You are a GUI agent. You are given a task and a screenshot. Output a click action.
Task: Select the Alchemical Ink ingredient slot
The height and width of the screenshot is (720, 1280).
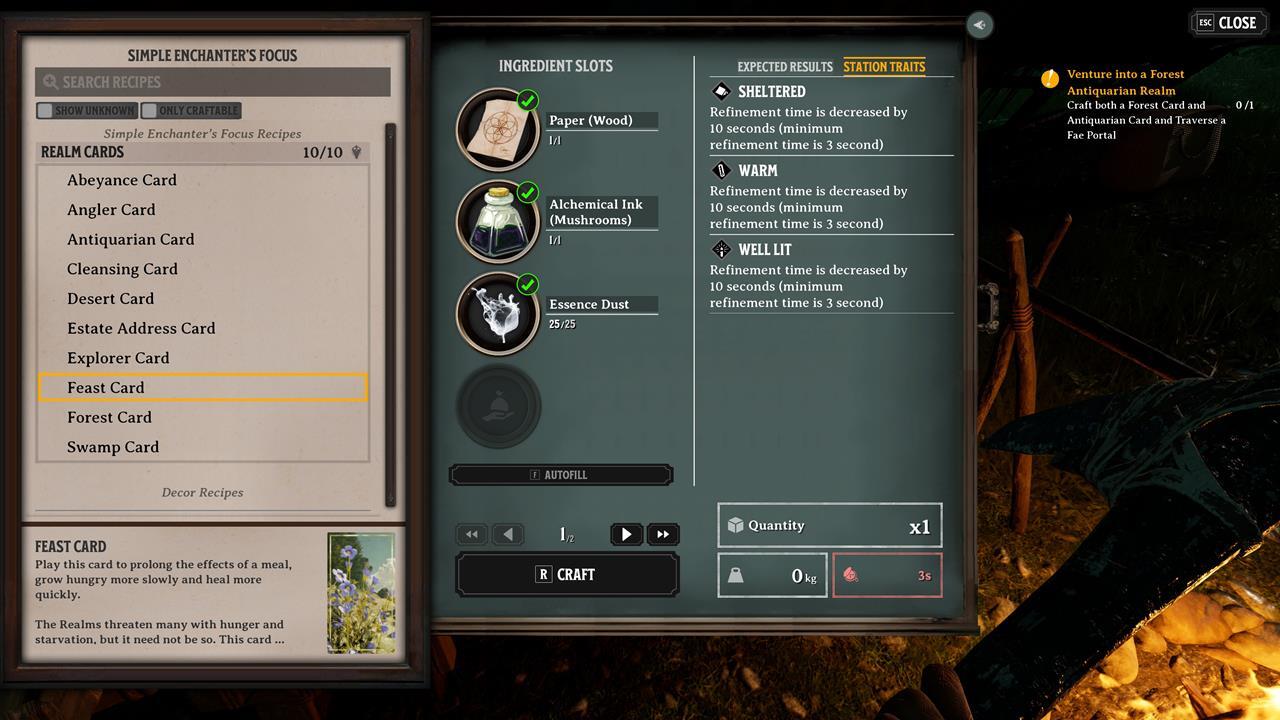[x=498, y=221]
